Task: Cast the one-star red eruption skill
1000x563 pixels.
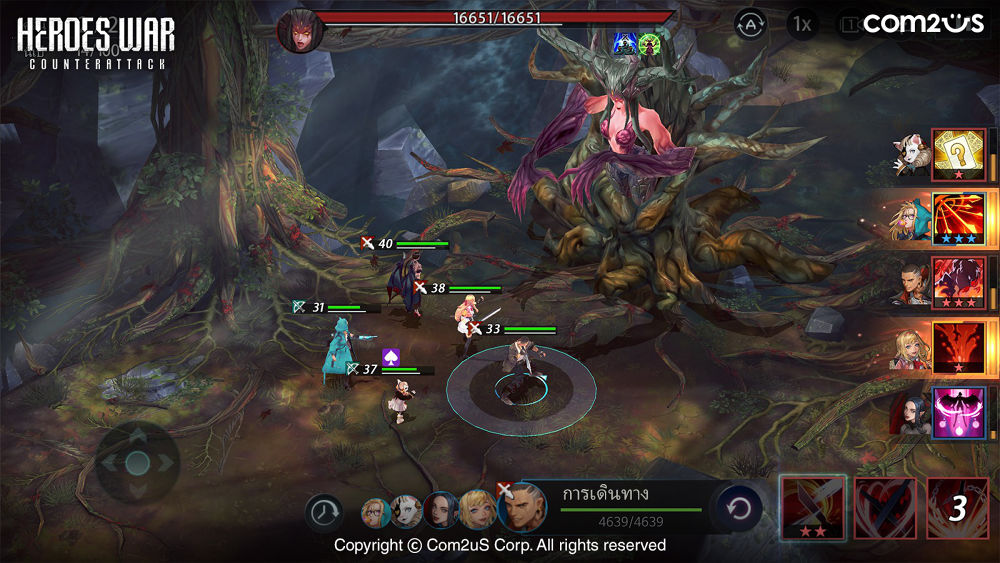Action: (958, 348)
